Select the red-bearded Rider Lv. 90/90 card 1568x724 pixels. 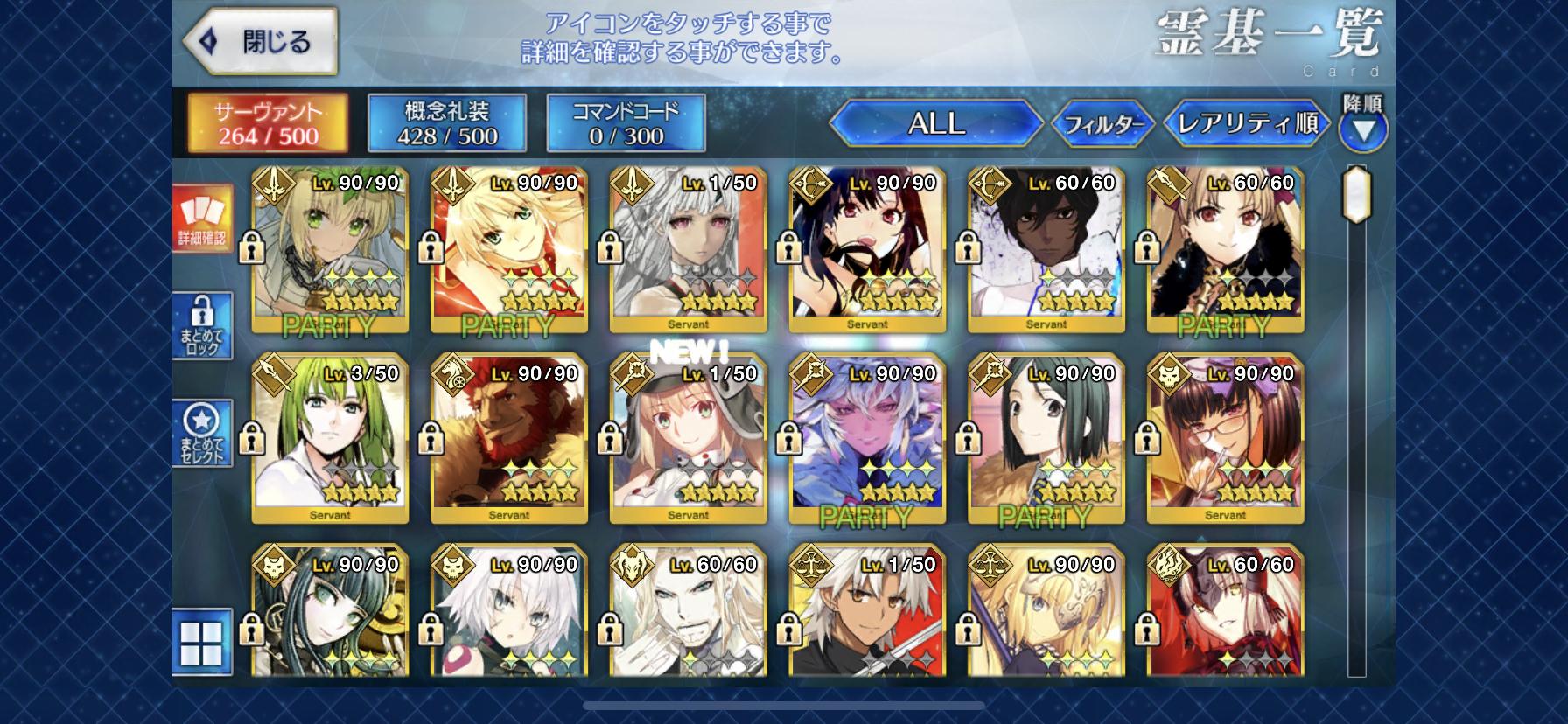(x=509, y=437)
